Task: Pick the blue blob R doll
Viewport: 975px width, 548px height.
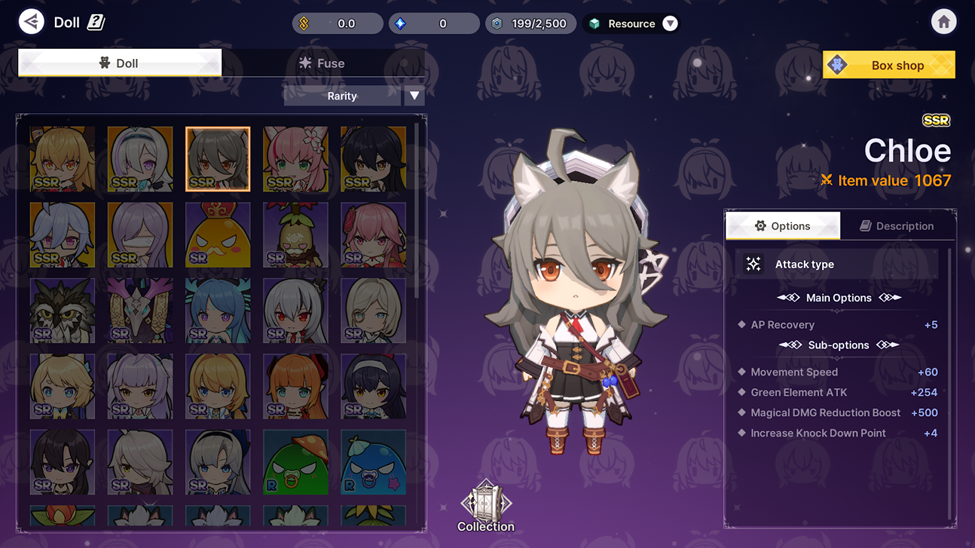Action: pos(373,462)
